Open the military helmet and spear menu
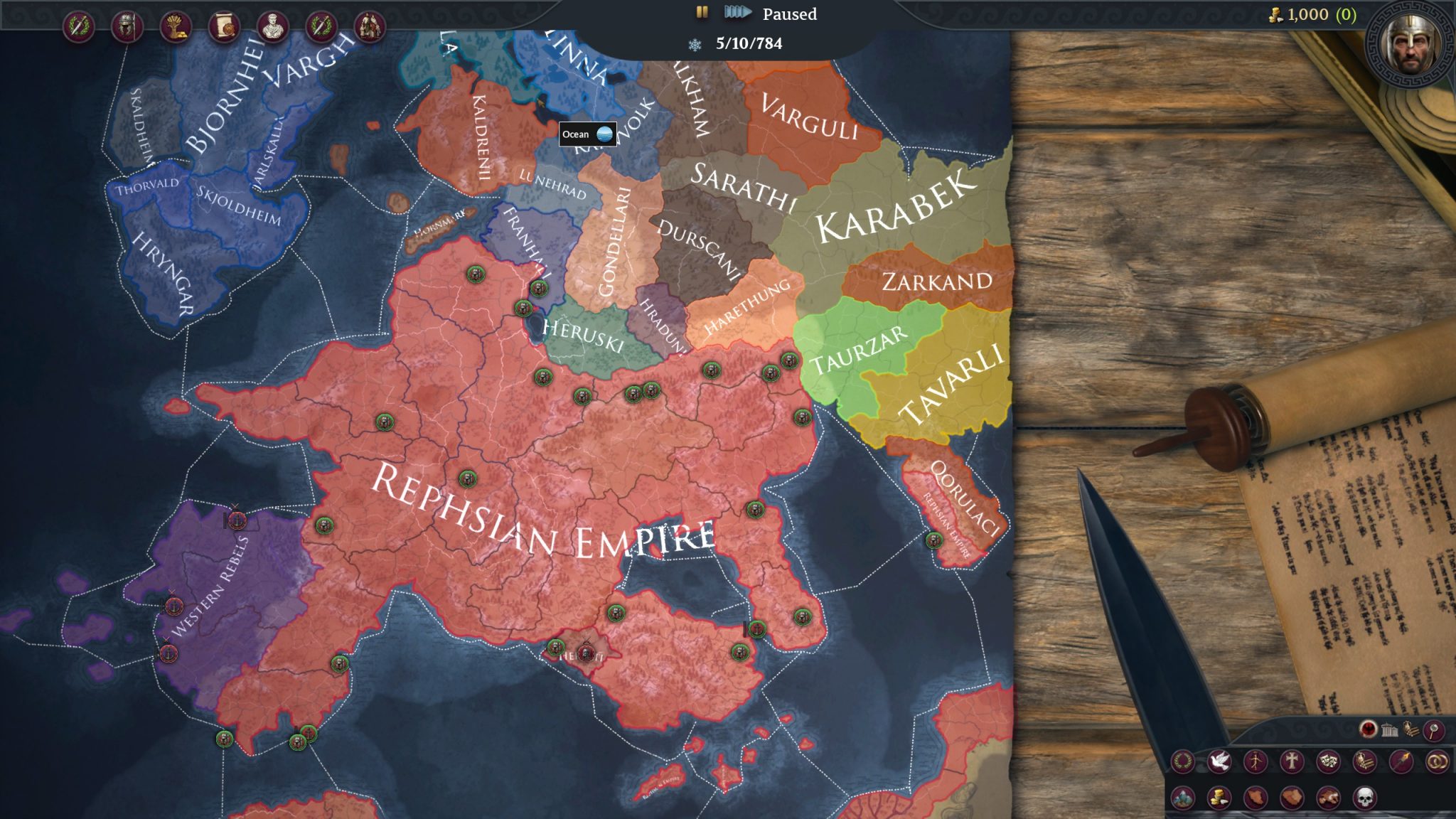The image size is (1456, 819). coord(127,27)
